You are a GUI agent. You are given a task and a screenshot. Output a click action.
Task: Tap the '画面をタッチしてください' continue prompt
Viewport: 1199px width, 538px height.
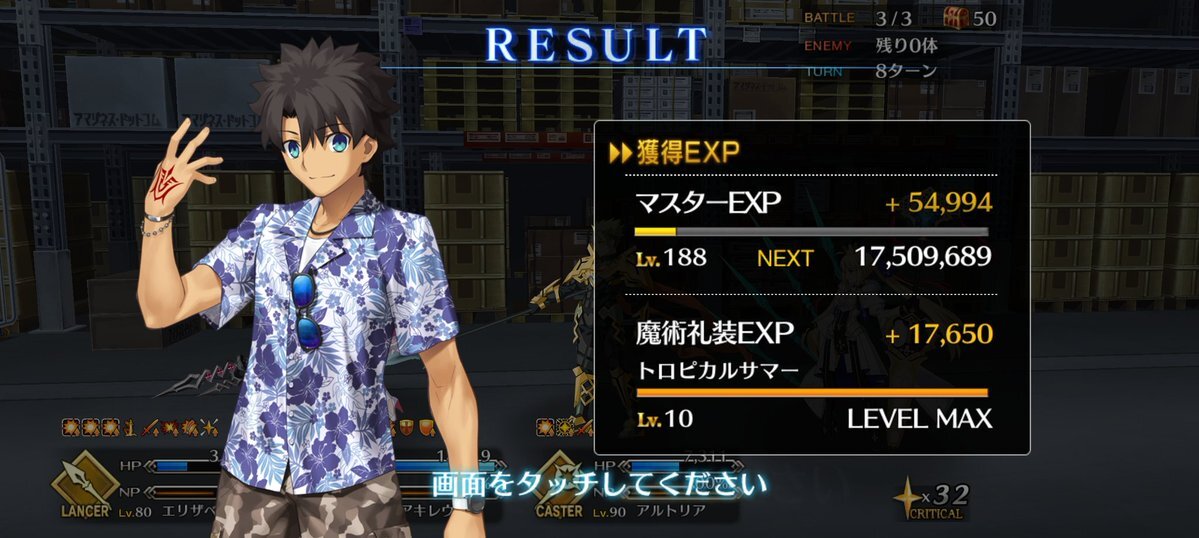tap(599, 485)
